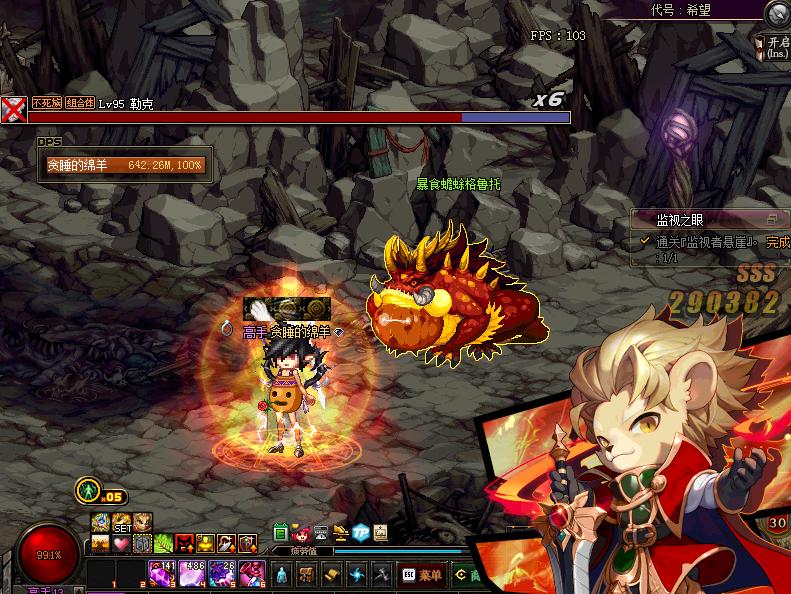
Task: Open the ESC 菜单 menu button
Action: point(420,574)
